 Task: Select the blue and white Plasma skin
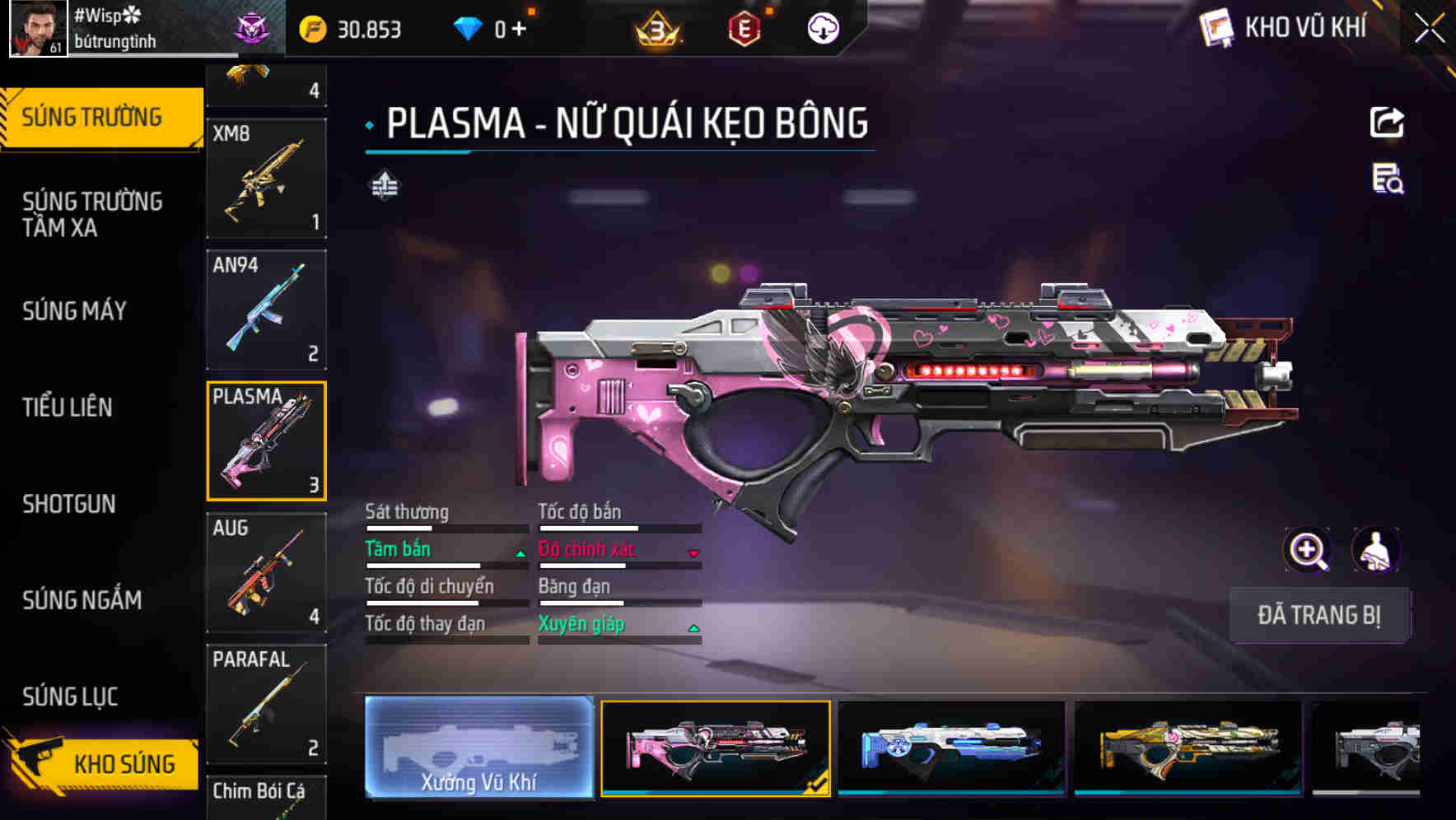[951, 748]
